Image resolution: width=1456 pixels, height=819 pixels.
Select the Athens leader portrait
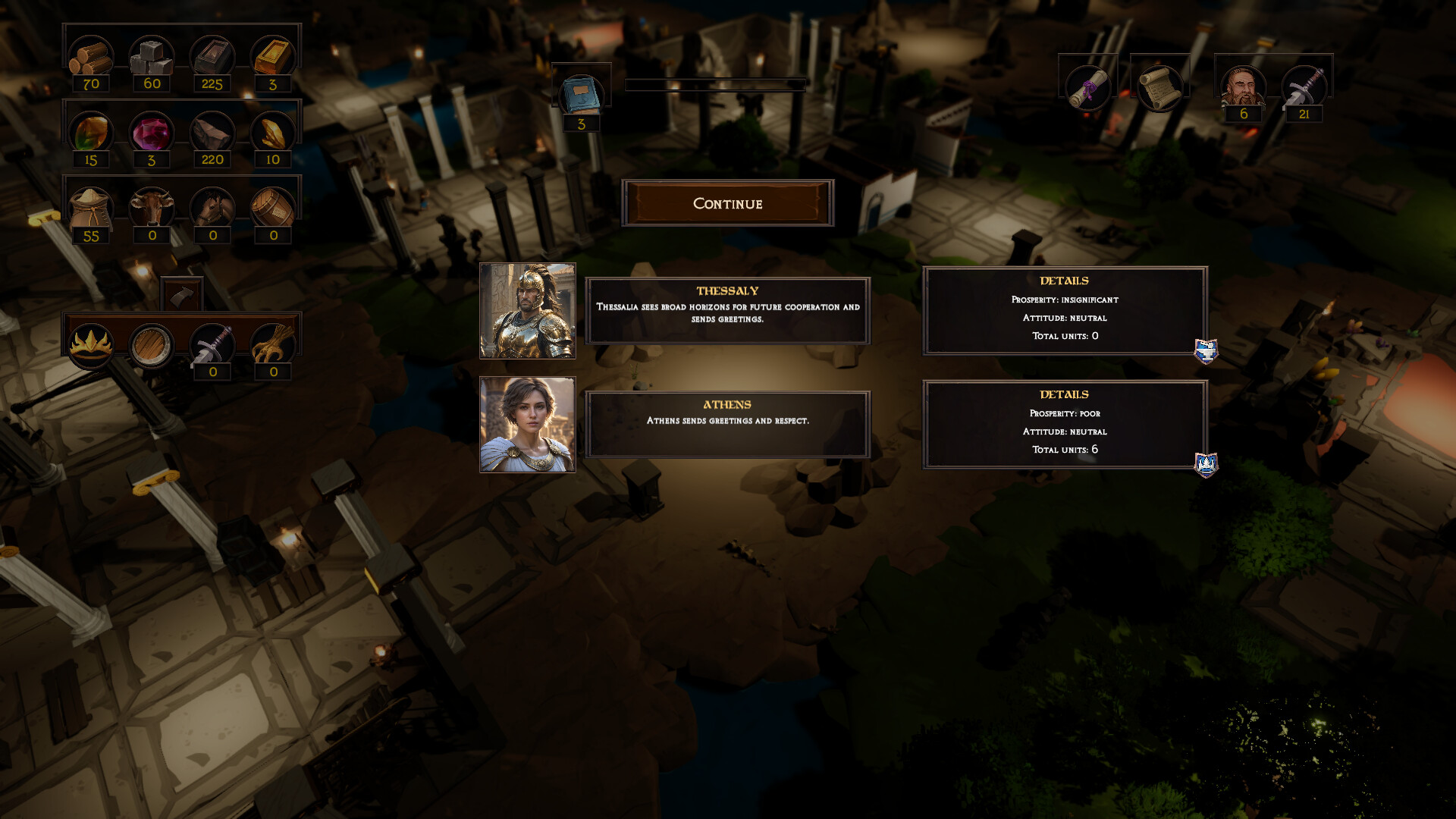[528, 425]
